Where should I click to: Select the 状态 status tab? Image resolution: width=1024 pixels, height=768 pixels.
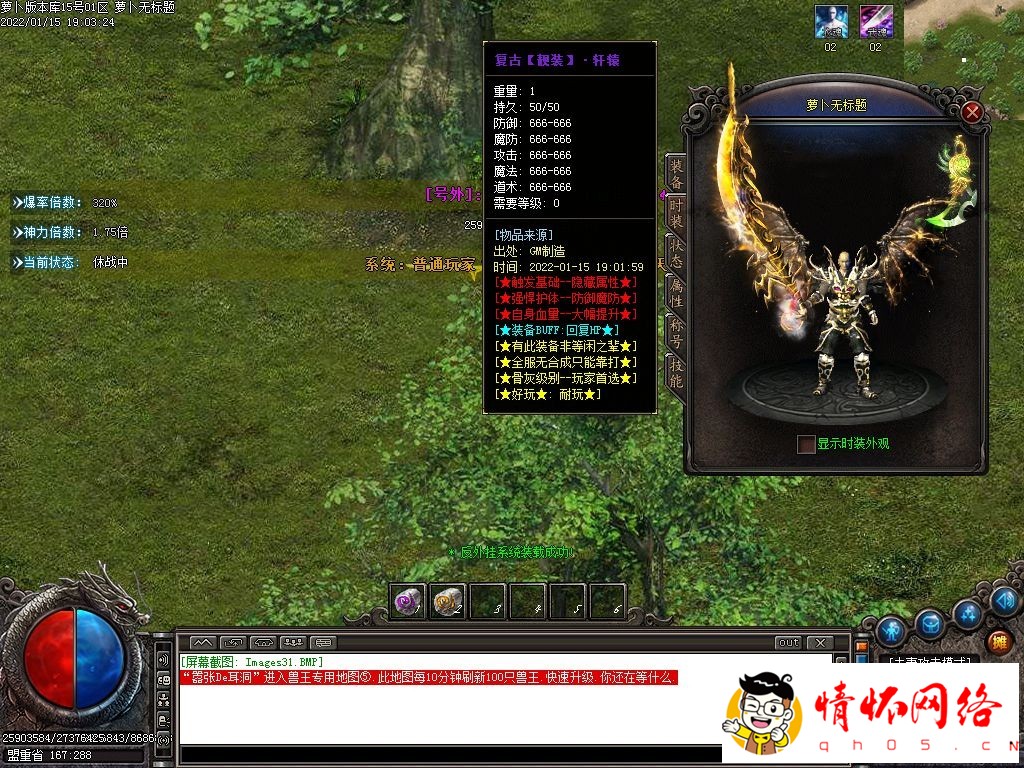[x=676, y=253]
